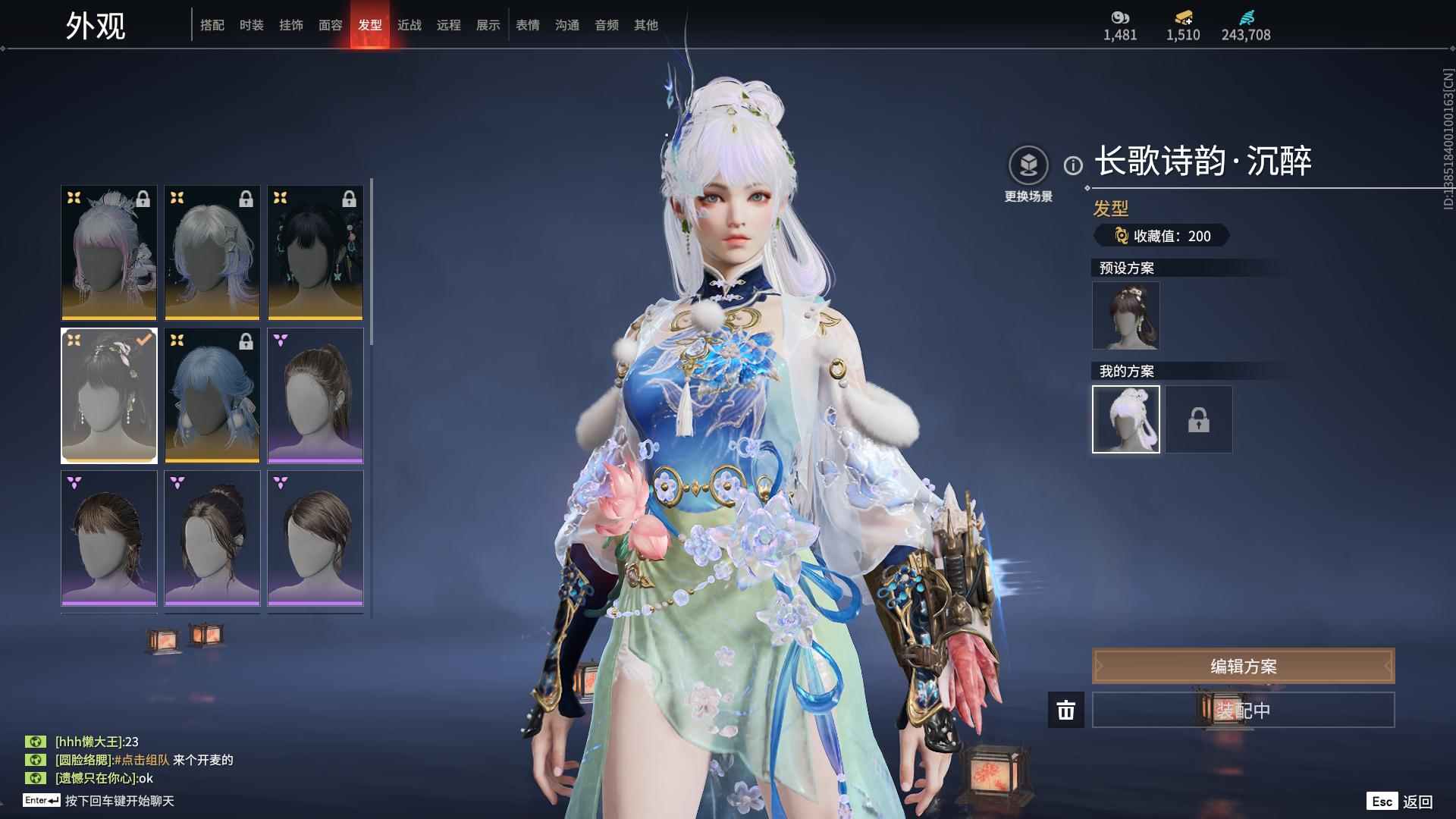This screenshot has width=1456, height=819.
Task: Open the 表情 tab
Action: [528, 25]
